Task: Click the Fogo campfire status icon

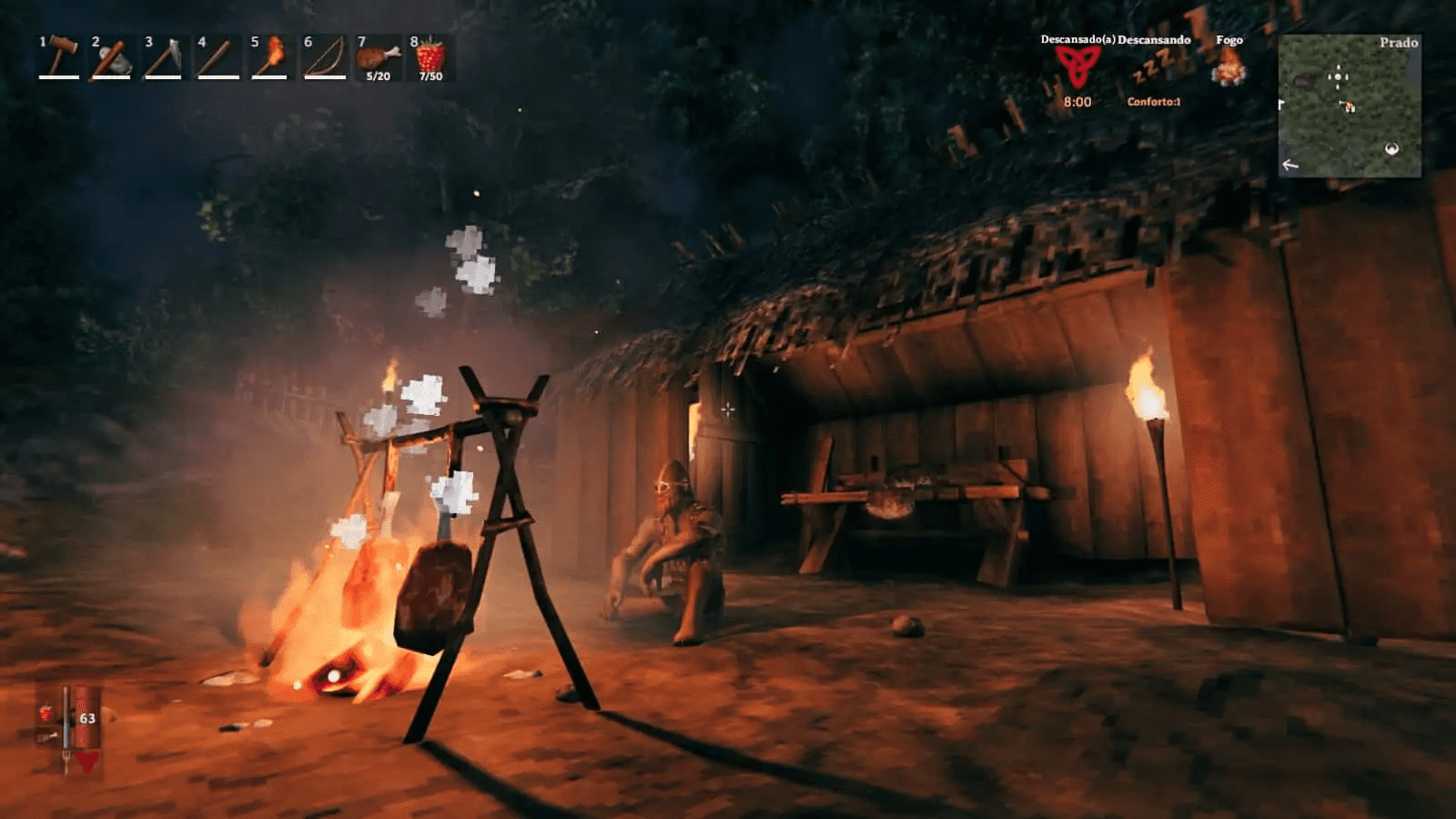Action: pyautogui.click(x=1230, y=68)
